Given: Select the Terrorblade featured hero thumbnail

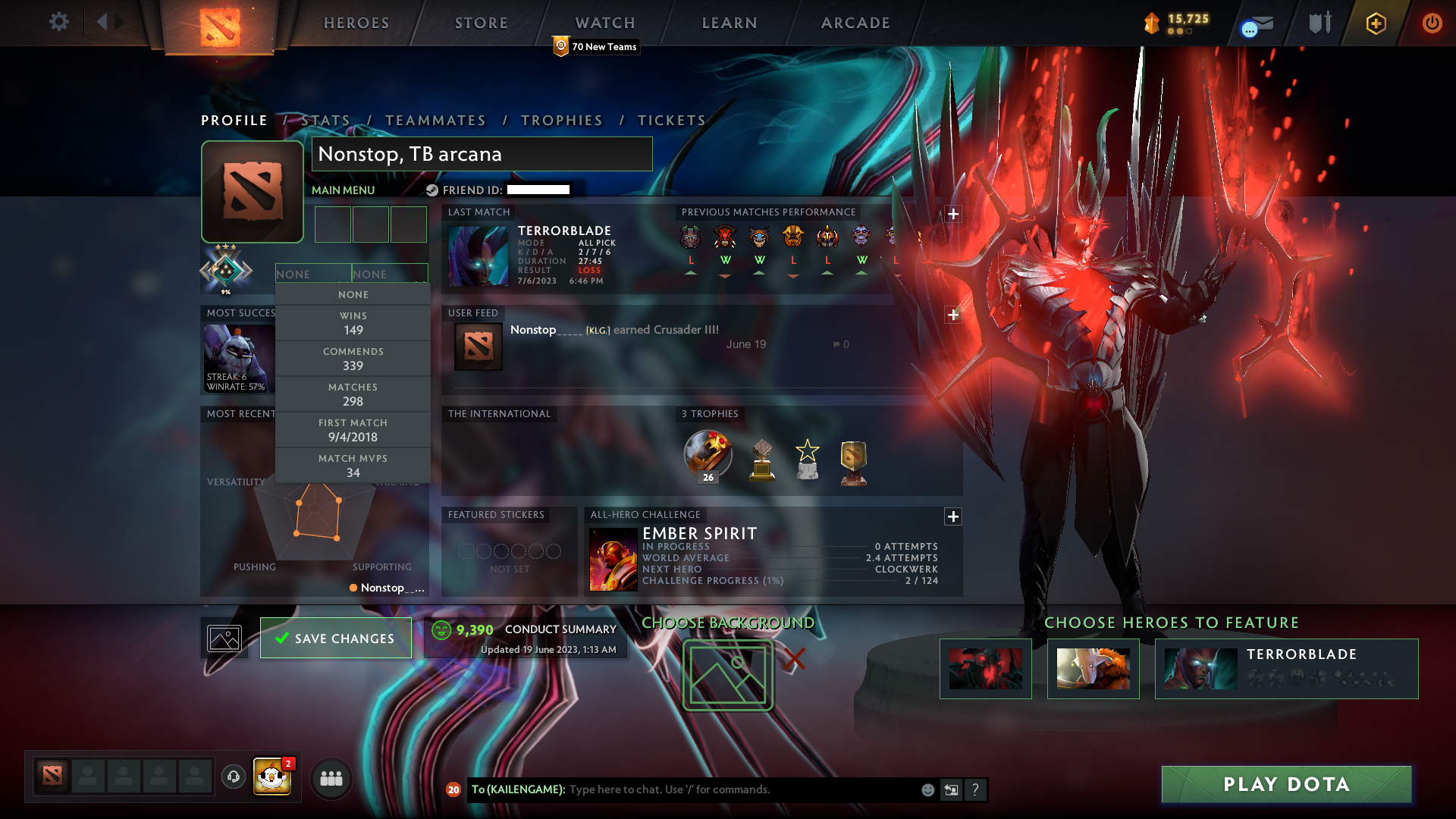Looking at the screenshot, I should 1200,669.
